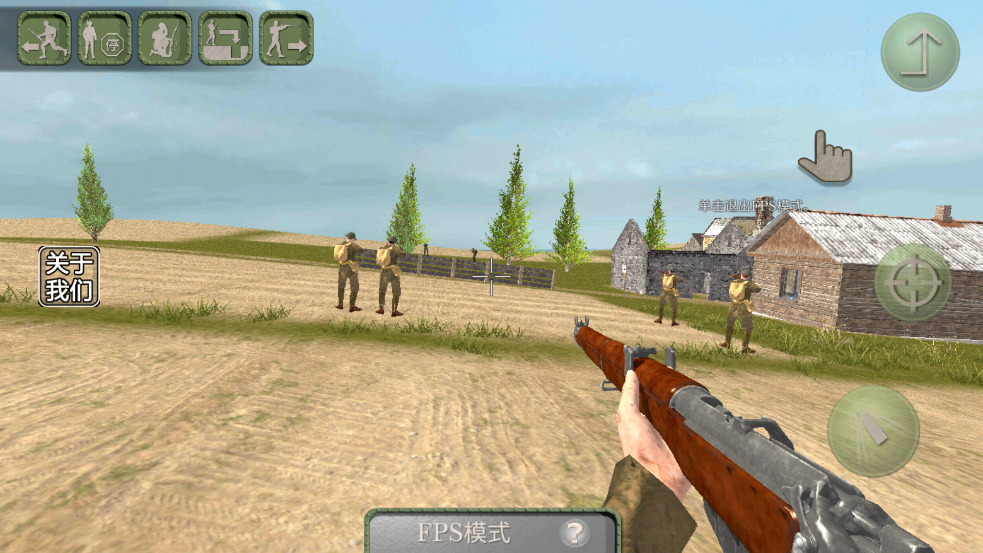This screenshot has width=983, height=553.
Task: Open the question mark help for FPS模式
Action: pyautogui.click(x=573, y=532)
